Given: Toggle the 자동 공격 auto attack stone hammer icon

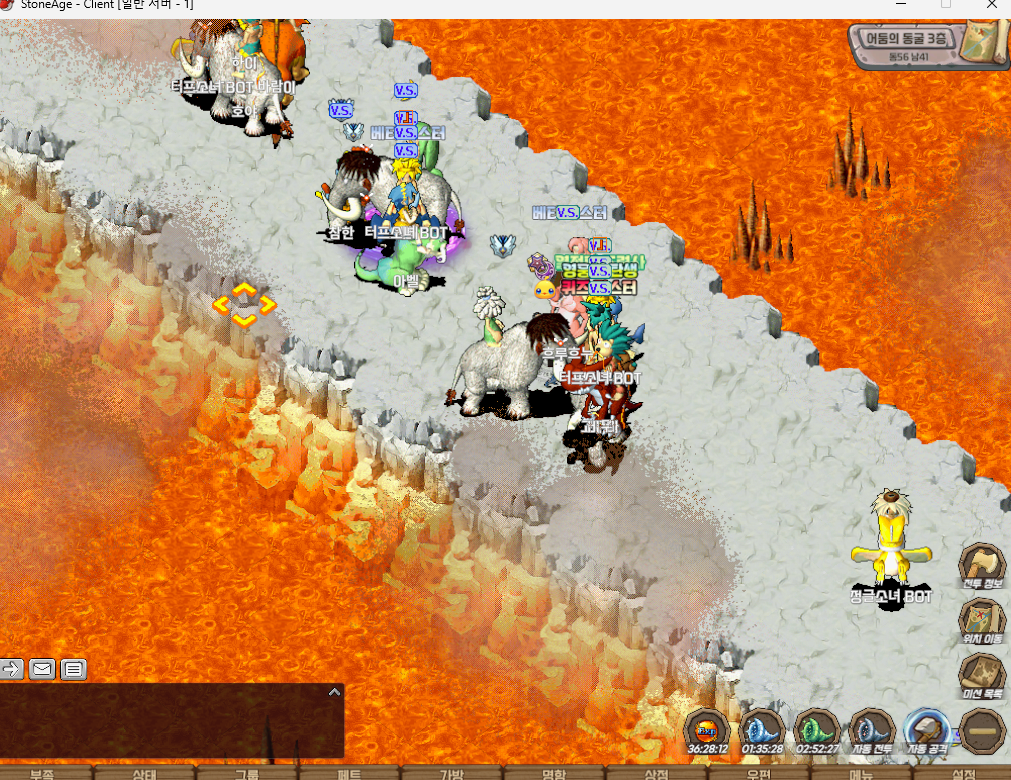Looking at the screenshot, I should [925, 730].
